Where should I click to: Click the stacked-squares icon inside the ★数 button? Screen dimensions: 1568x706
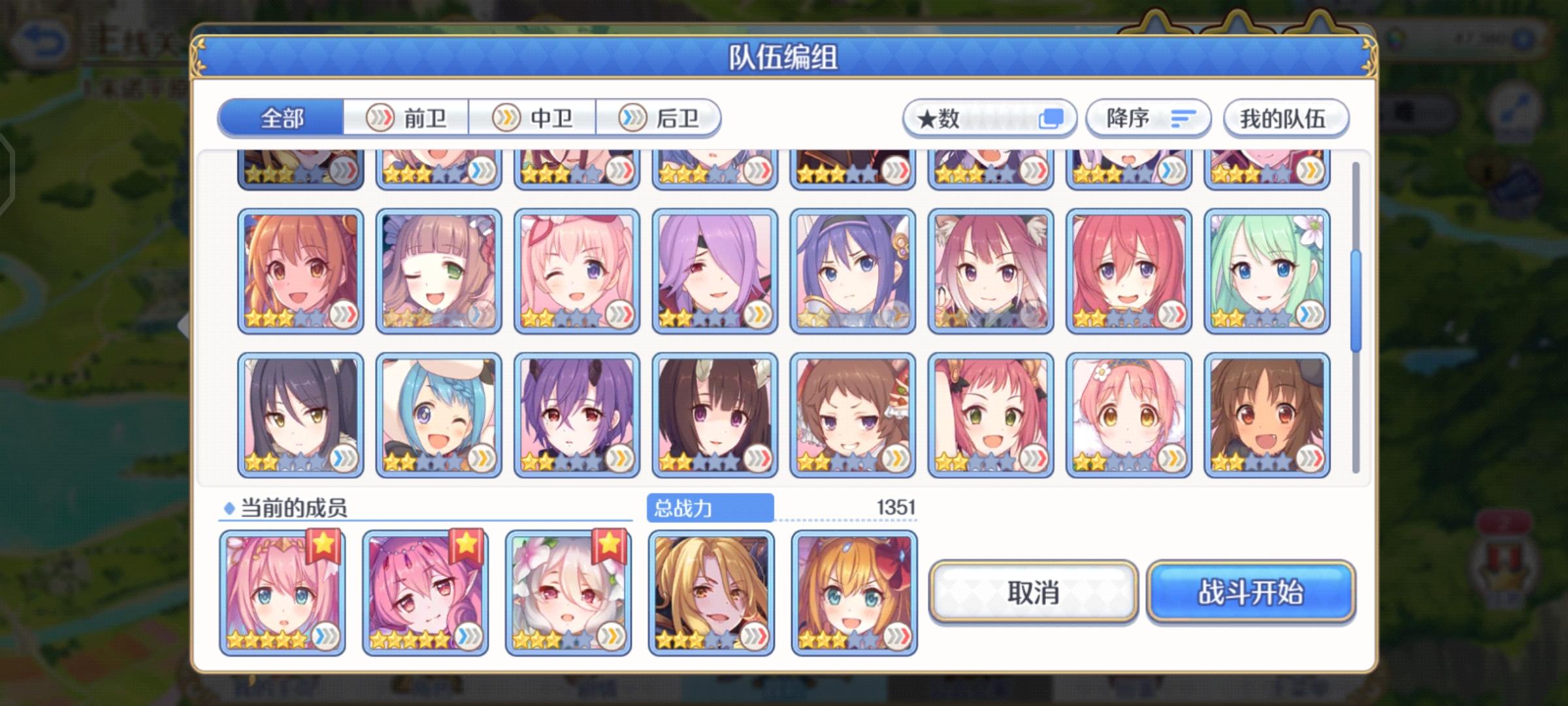pyautogui.click(x=1053, y=118)
